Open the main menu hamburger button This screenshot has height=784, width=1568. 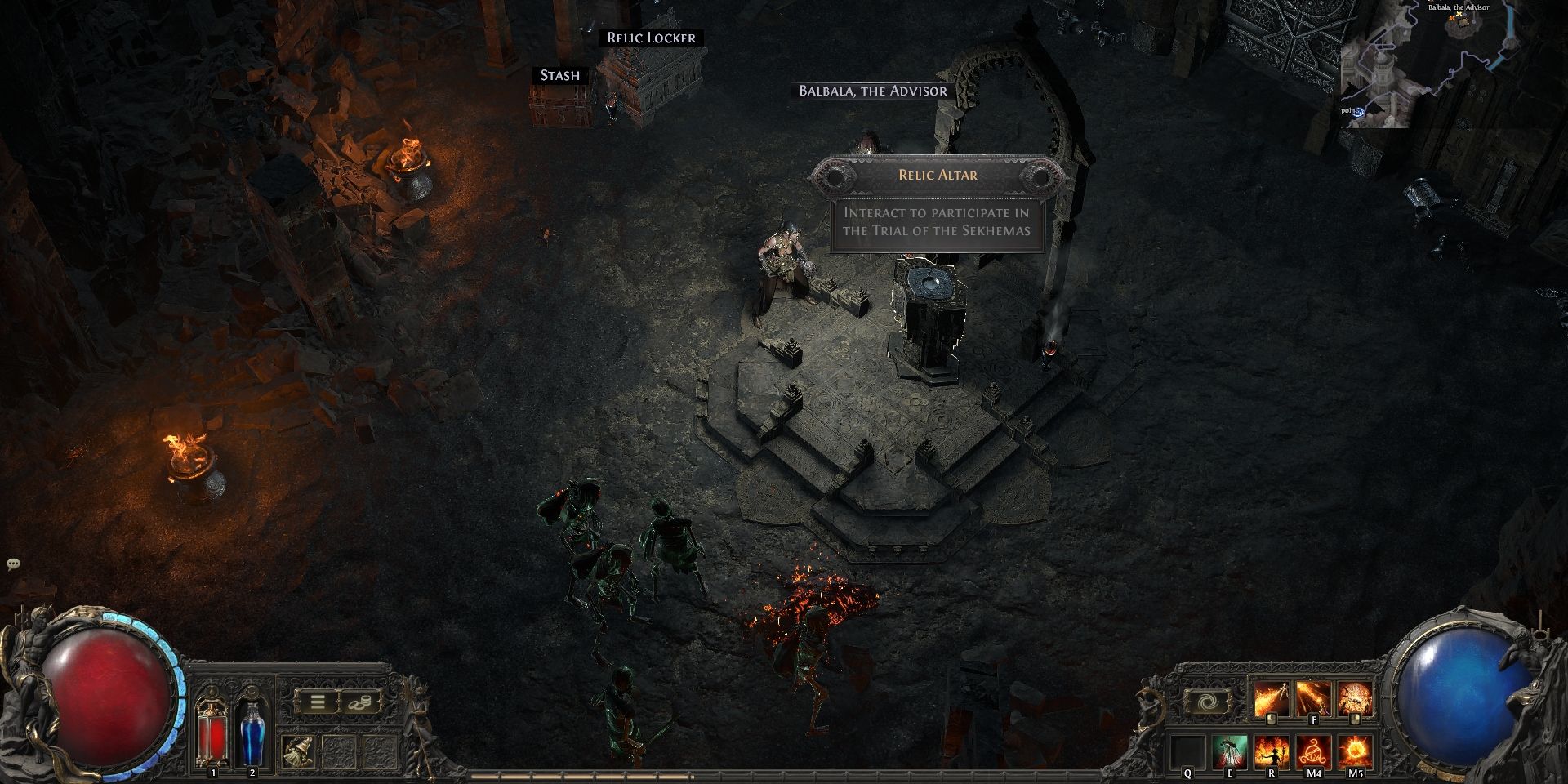[x=318, y=702]
